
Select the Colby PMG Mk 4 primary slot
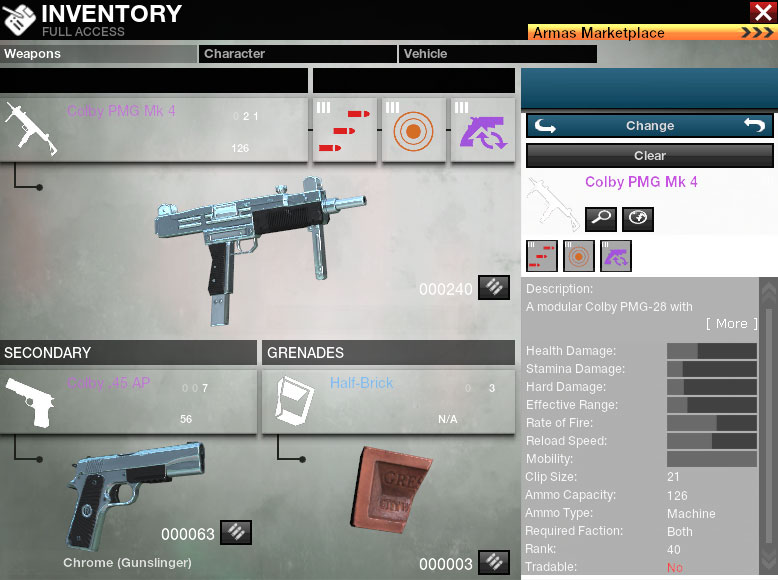coord(153,129)
